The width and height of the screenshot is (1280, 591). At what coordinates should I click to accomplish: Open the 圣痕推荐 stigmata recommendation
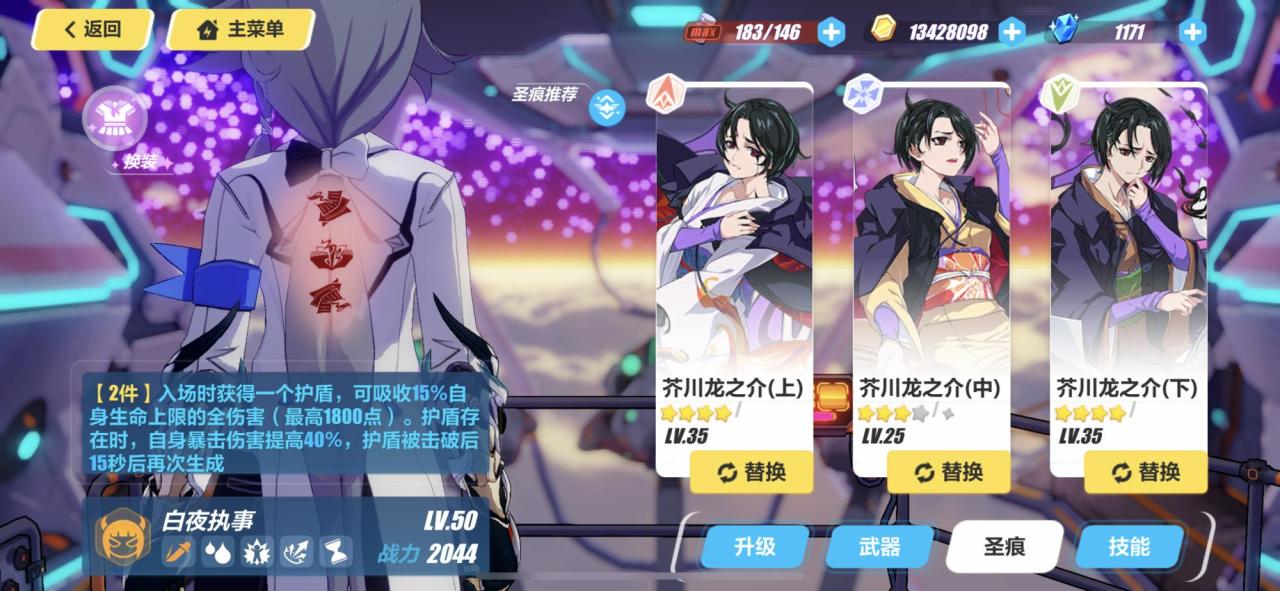click(x=606, y=106)
